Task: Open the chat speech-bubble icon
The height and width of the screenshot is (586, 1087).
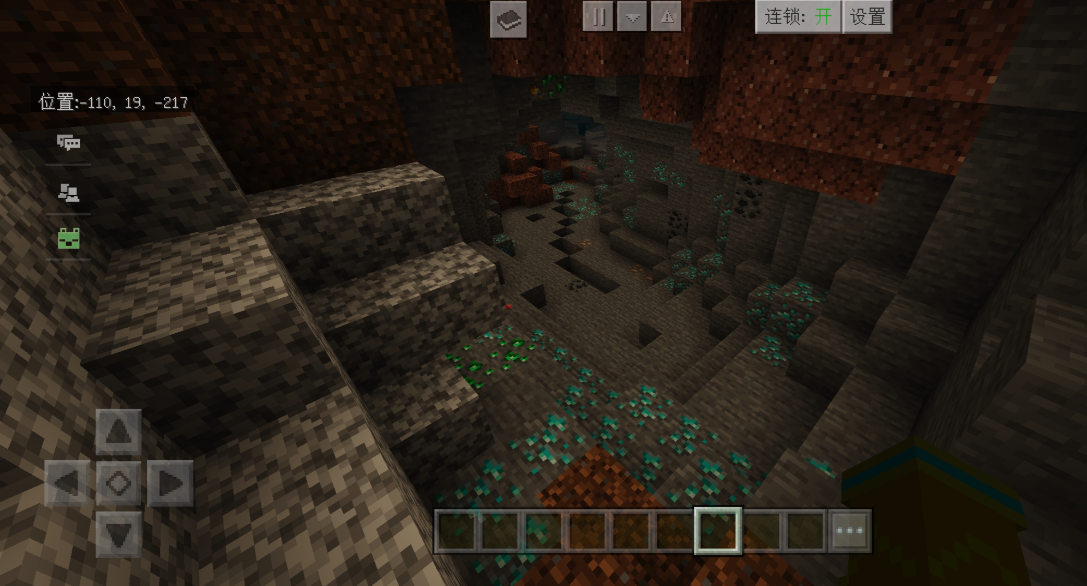Action: point(69,142)
